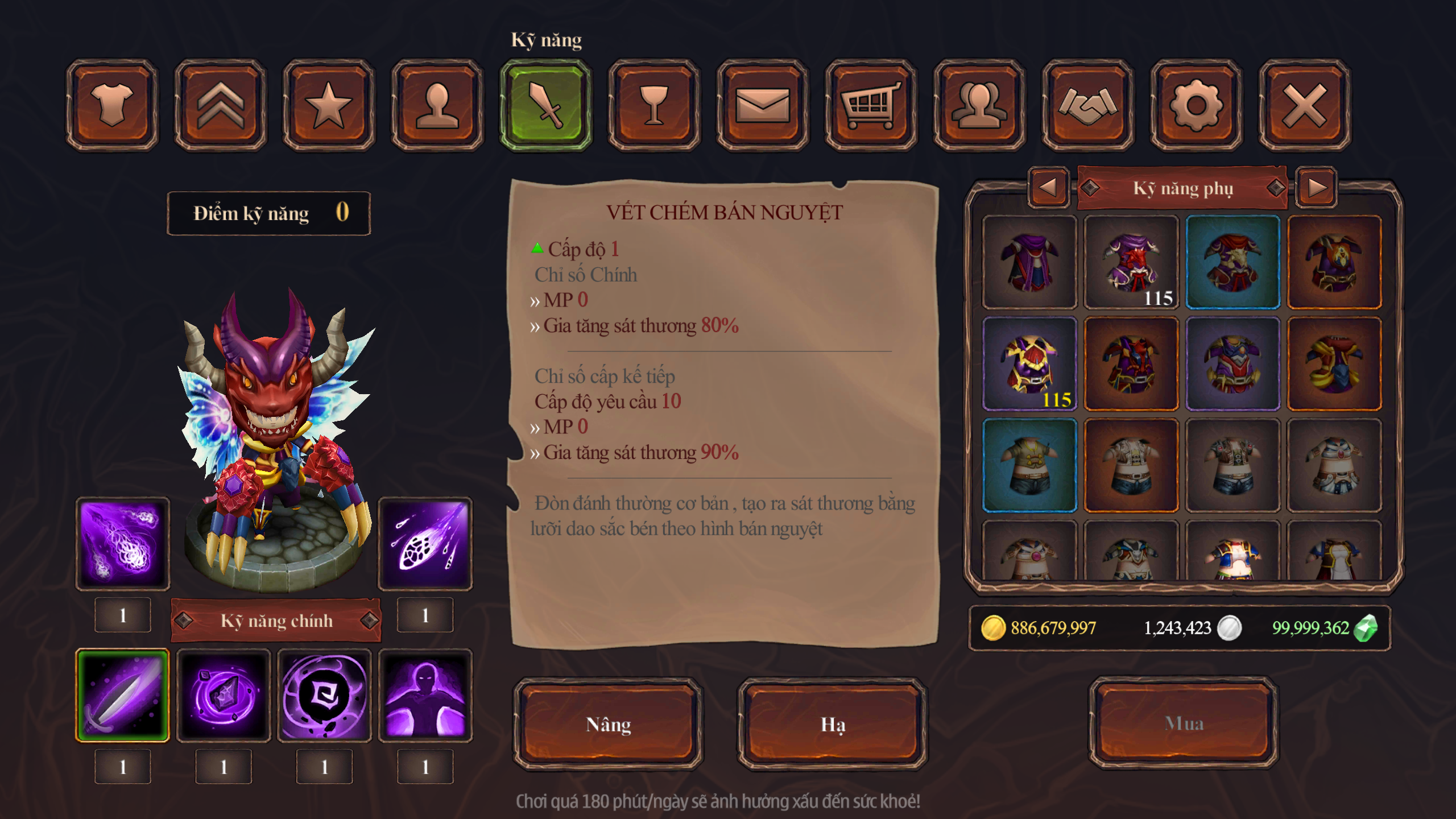
Task: Open the handshake trade tab
Action: [x=1087, y=105]
